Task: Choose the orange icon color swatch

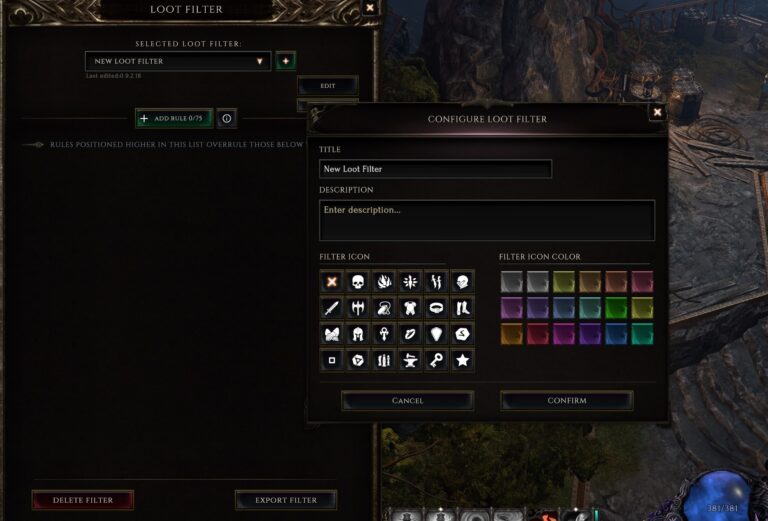Action: 512,334
